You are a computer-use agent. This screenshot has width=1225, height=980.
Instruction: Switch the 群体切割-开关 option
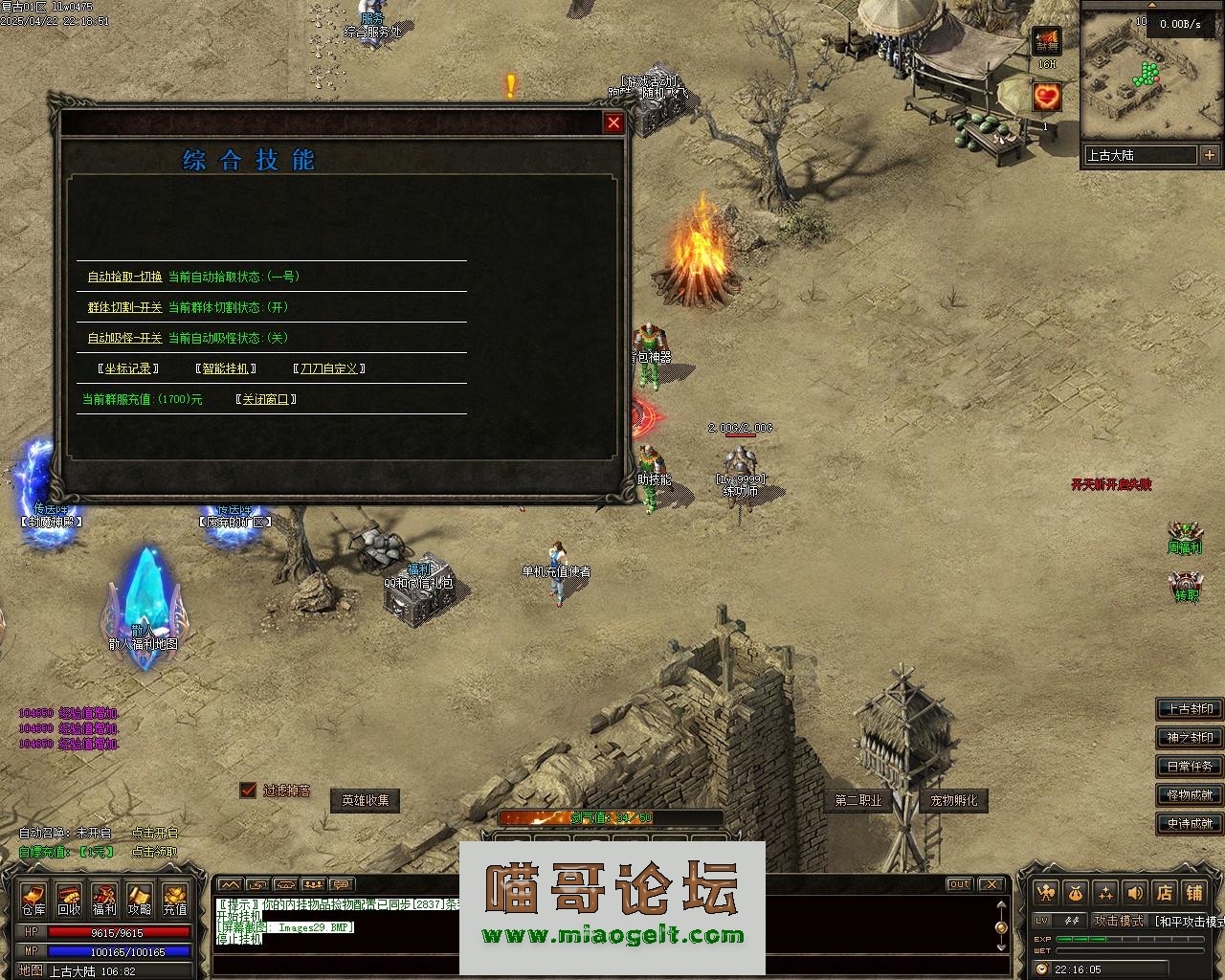coord(124,307)
